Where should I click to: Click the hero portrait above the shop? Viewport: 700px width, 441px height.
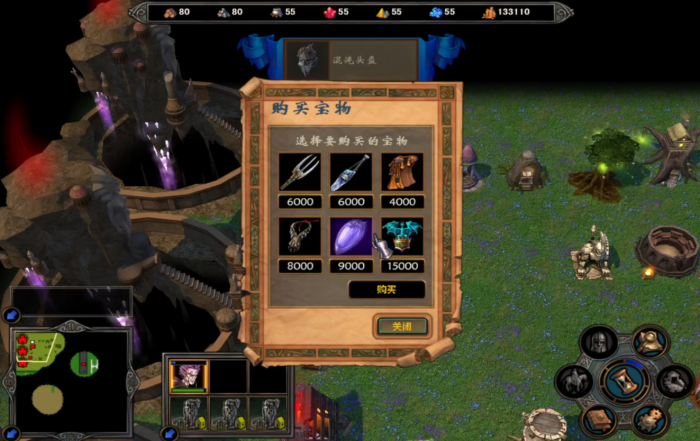(307, 59)
